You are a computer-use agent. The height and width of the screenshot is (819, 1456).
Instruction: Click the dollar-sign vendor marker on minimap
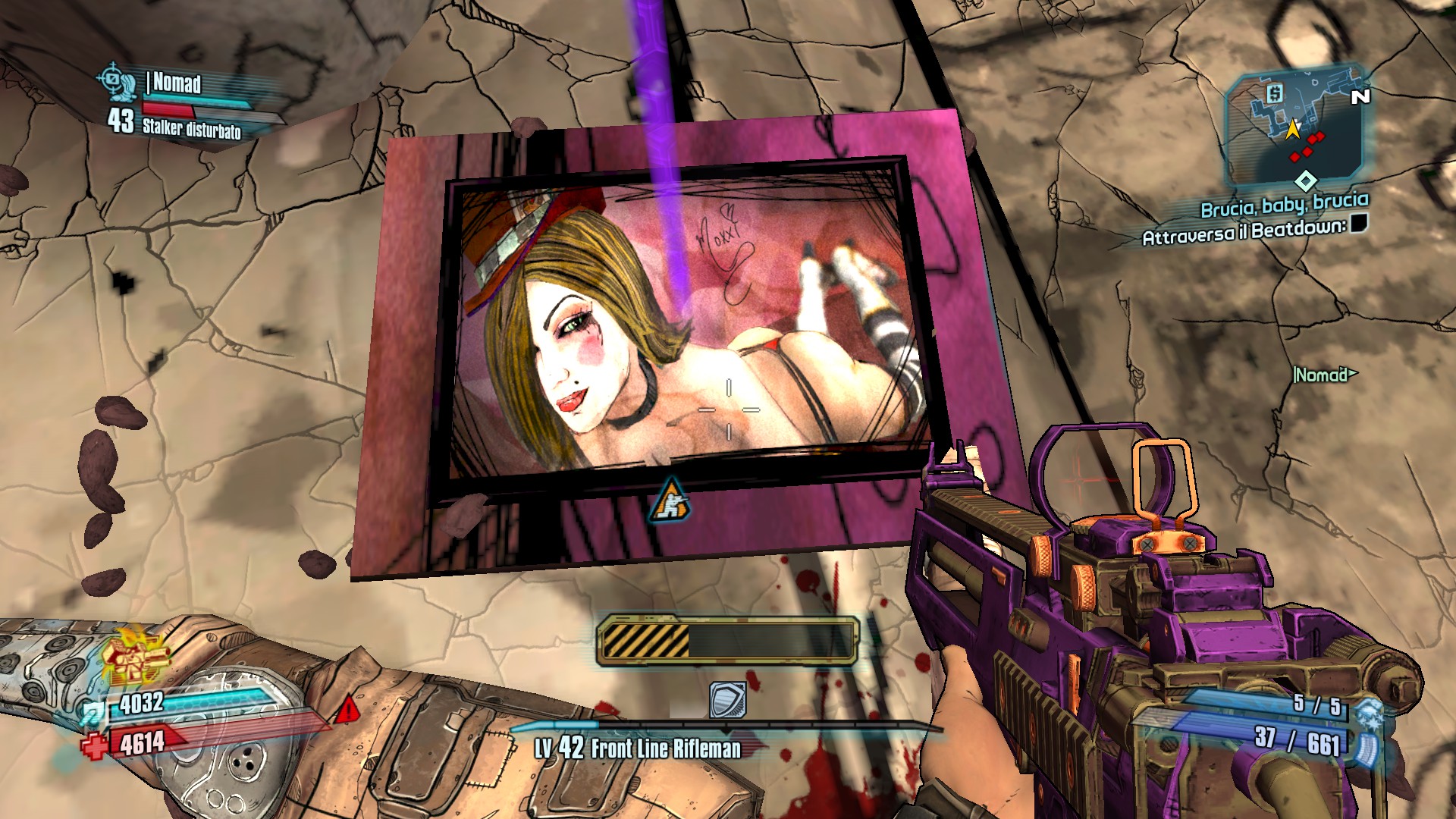pos(1274,93)
